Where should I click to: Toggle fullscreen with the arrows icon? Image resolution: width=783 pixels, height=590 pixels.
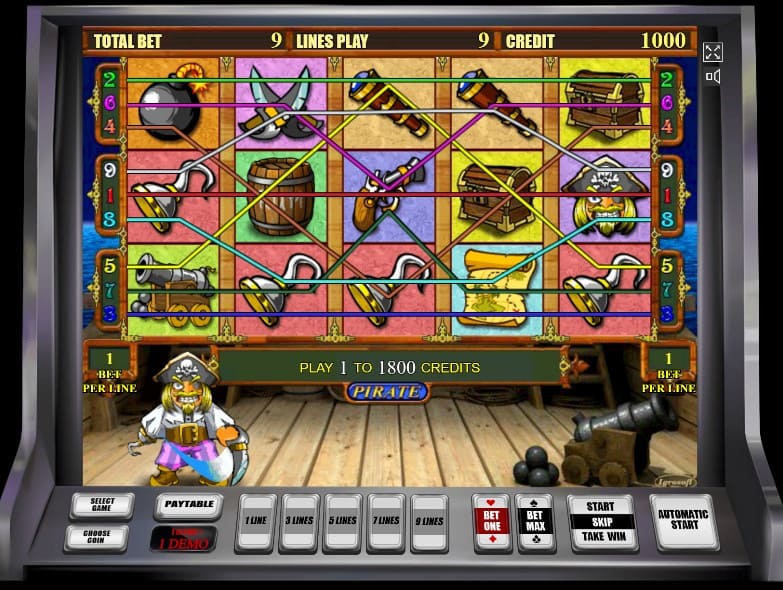click(x=713, y=52)
